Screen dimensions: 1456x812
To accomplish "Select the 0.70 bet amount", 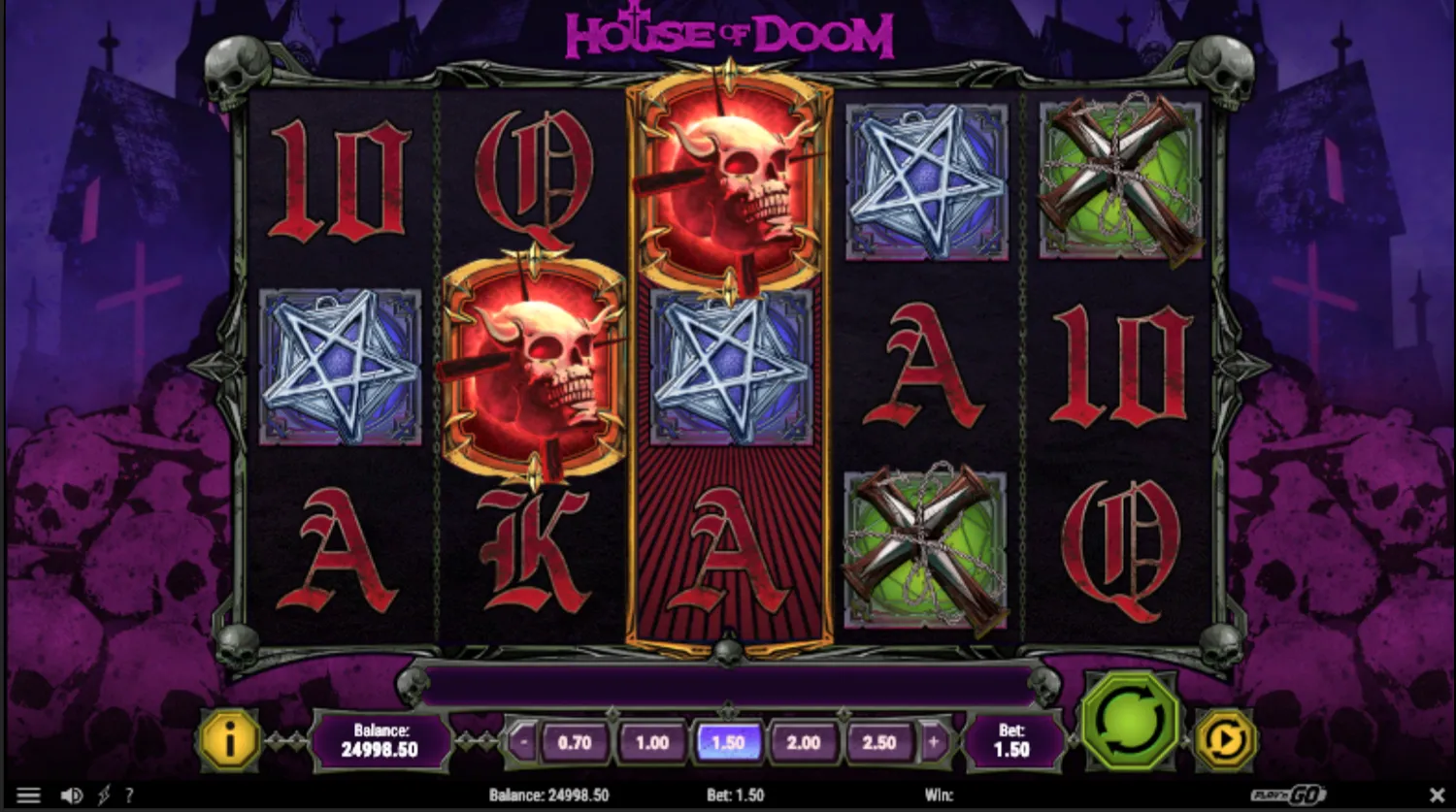I will pyautogui.click(x=575, y=741).
